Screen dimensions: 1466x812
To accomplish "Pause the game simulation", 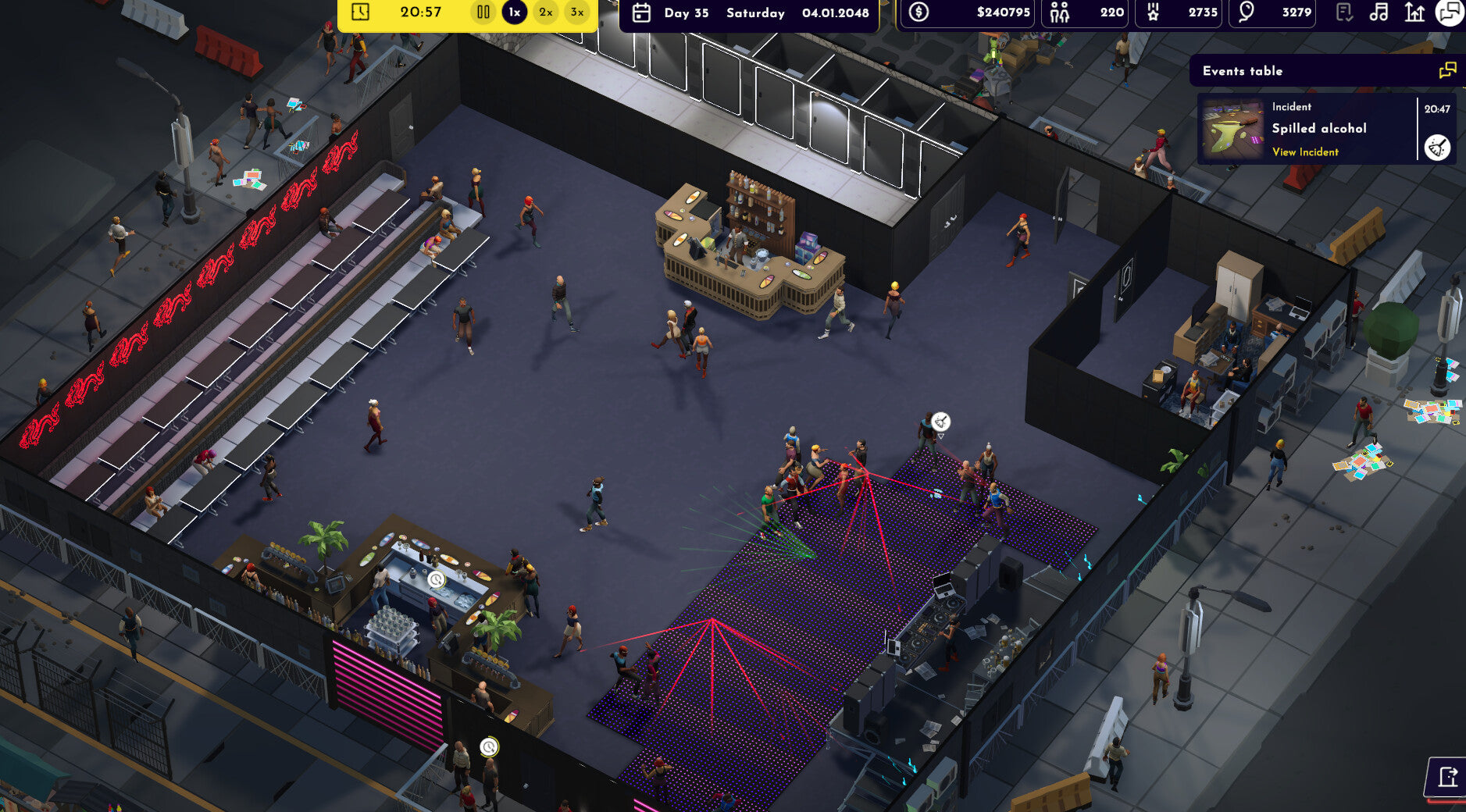I will pos(483,12).
